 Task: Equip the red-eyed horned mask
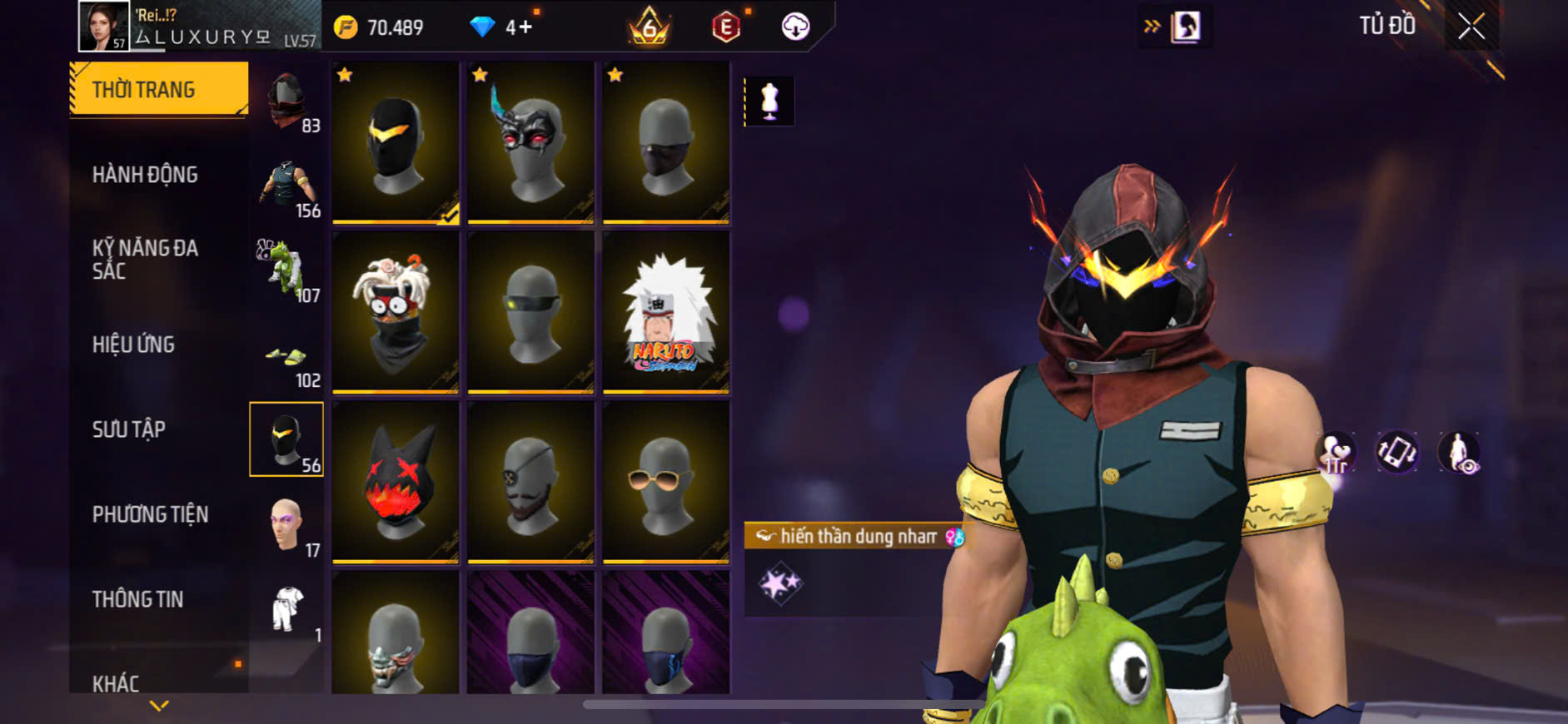coord(530,143)
